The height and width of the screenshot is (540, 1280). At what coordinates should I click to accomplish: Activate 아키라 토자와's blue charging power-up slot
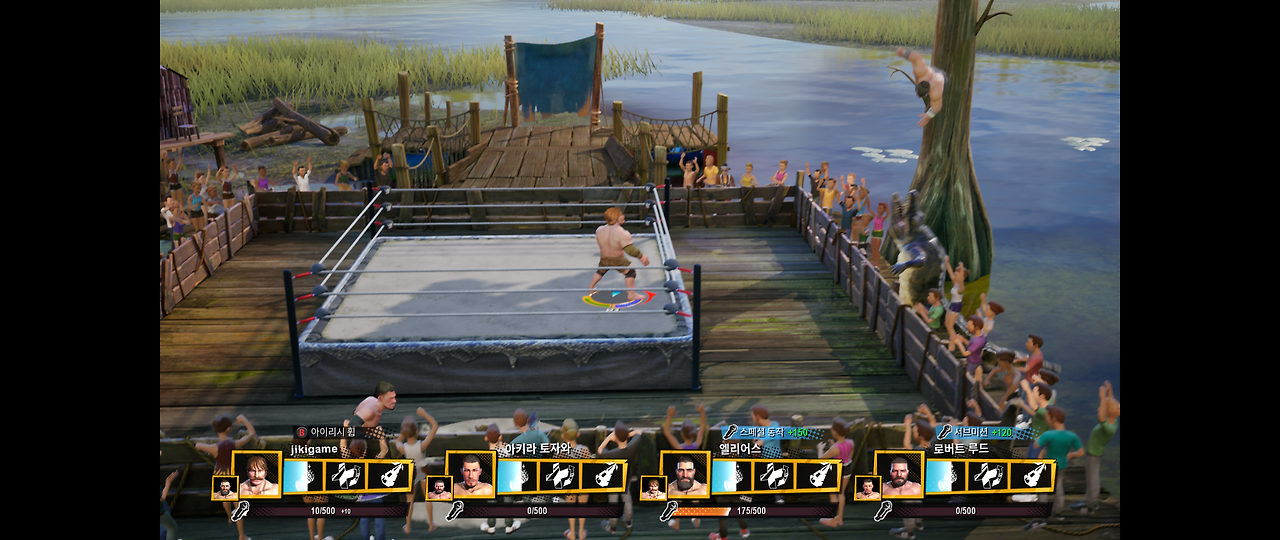tap(517, 476)
